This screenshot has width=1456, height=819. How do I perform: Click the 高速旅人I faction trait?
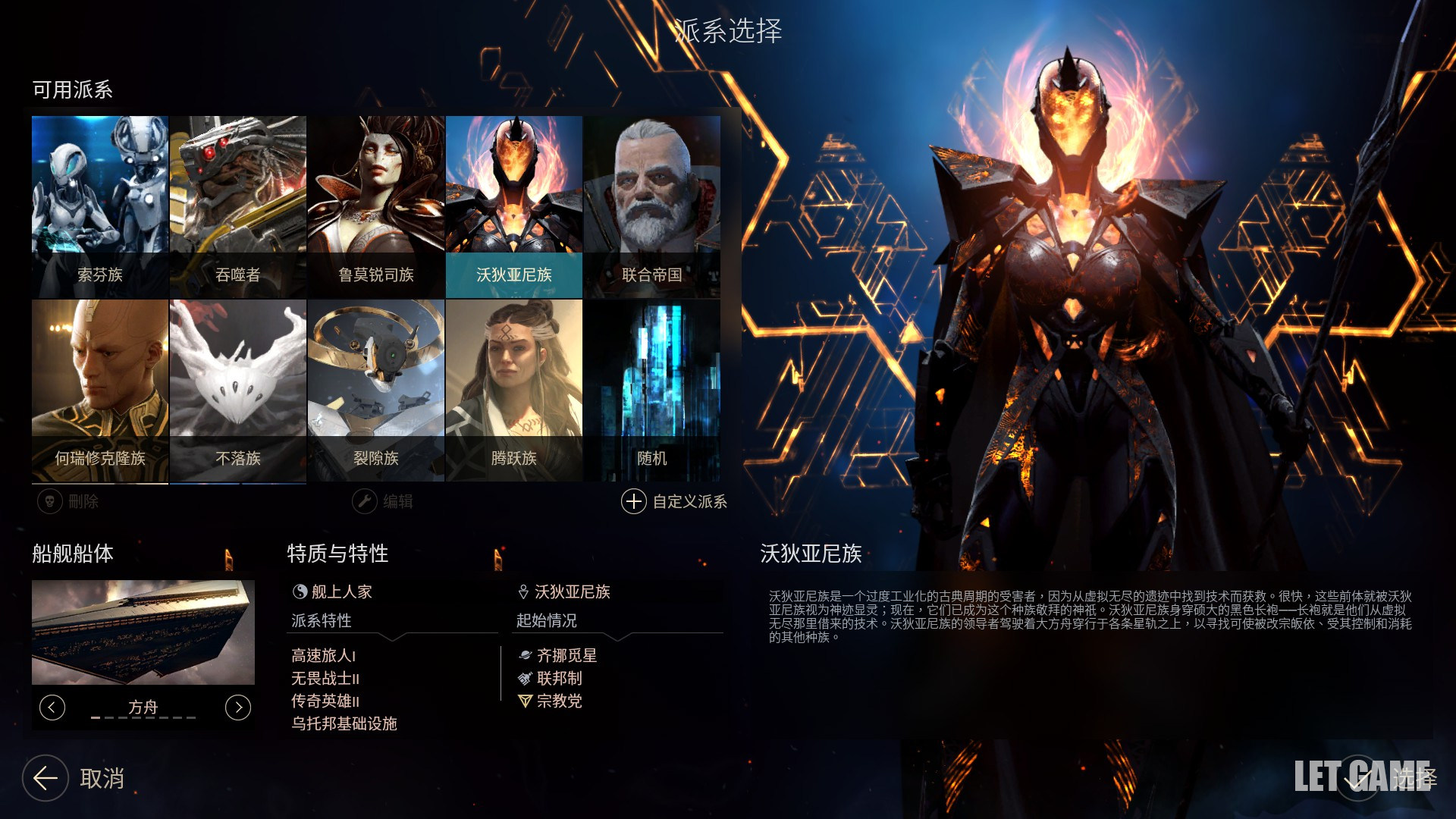tap(323, 655)
